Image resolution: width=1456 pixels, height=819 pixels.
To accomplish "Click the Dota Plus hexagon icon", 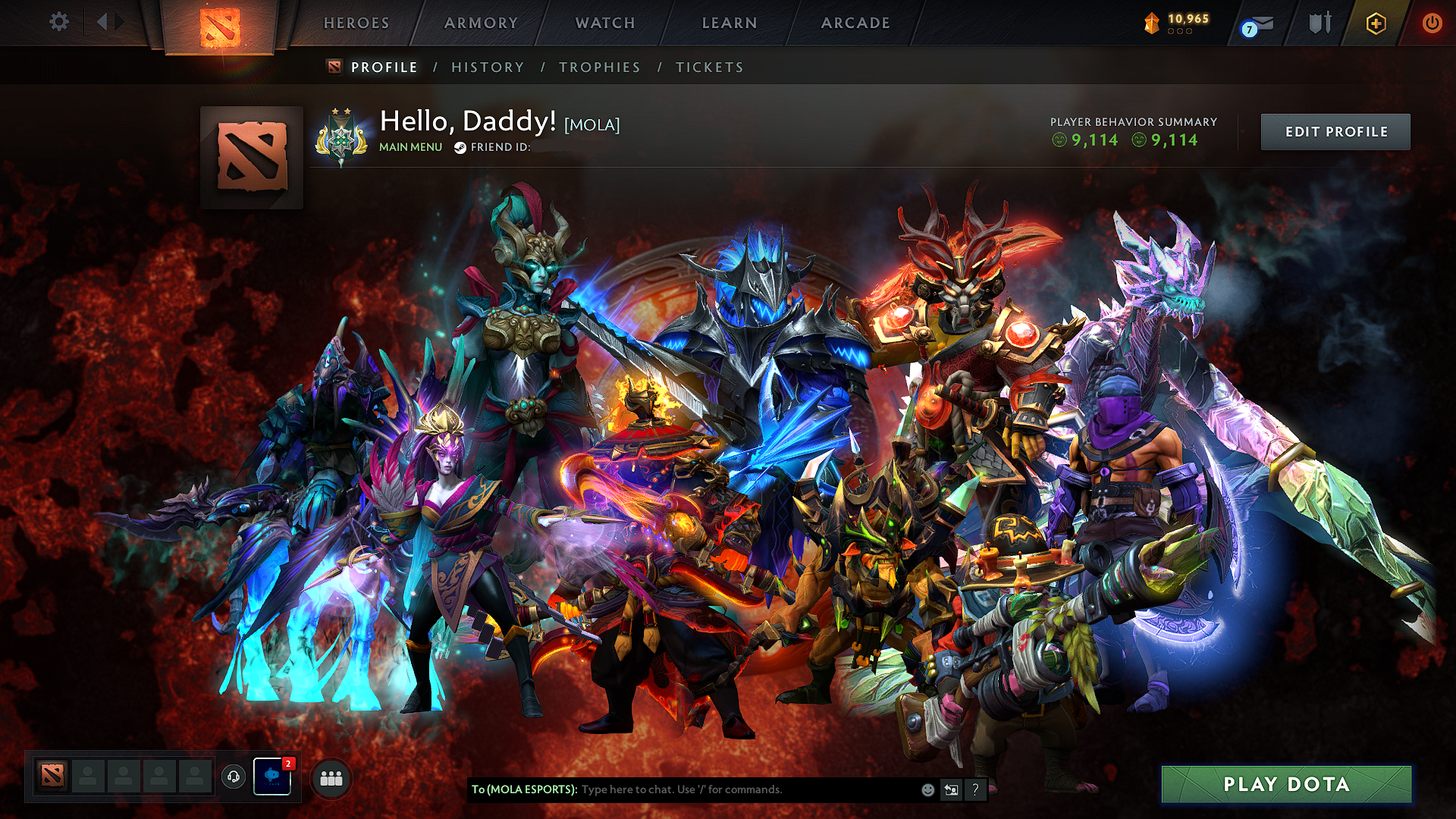I will [1376, 23].
